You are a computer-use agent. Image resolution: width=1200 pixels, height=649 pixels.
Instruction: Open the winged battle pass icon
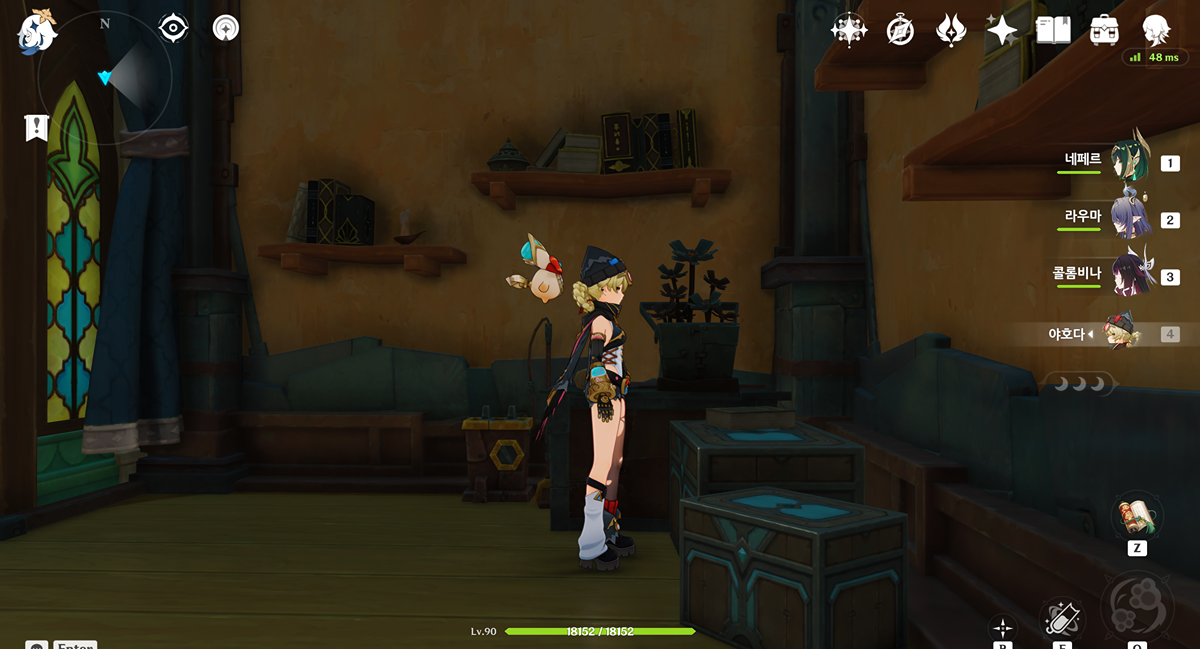click(x=950, y=30)
